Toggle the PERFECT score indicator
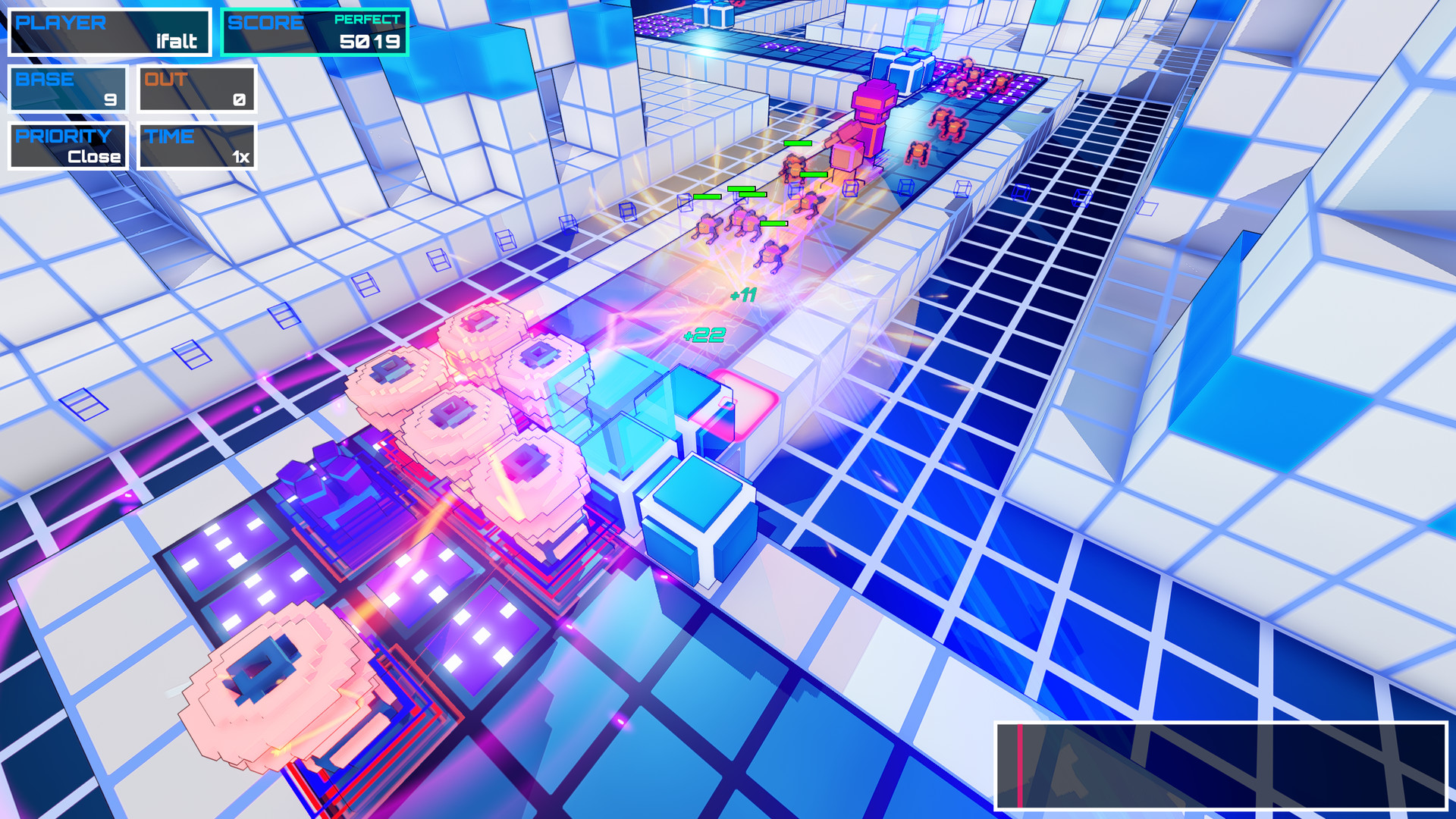The height and width of the screenshot is (819, 1456). [368, 20]
